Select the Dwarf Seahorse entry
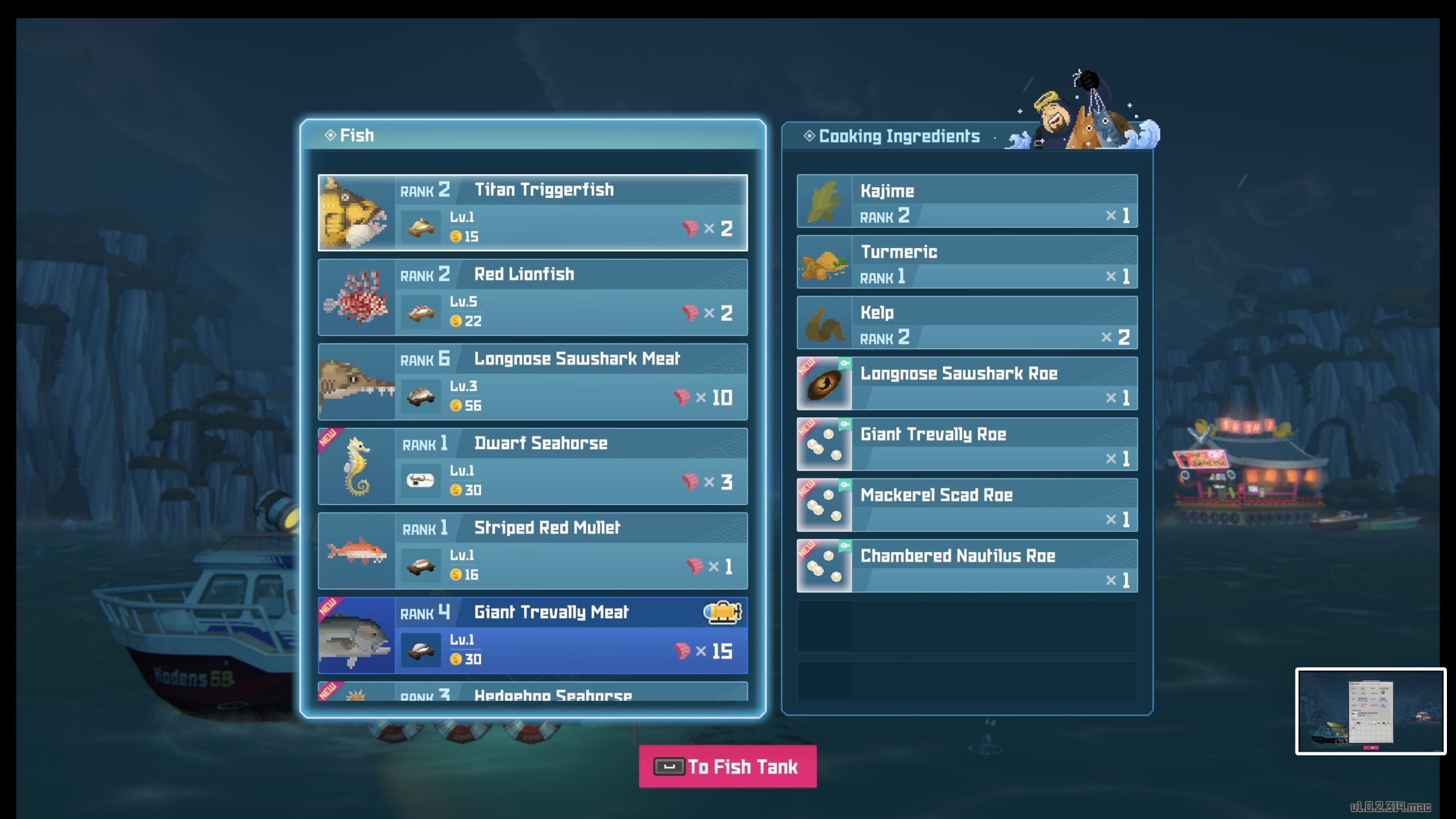 click(532, 466)
